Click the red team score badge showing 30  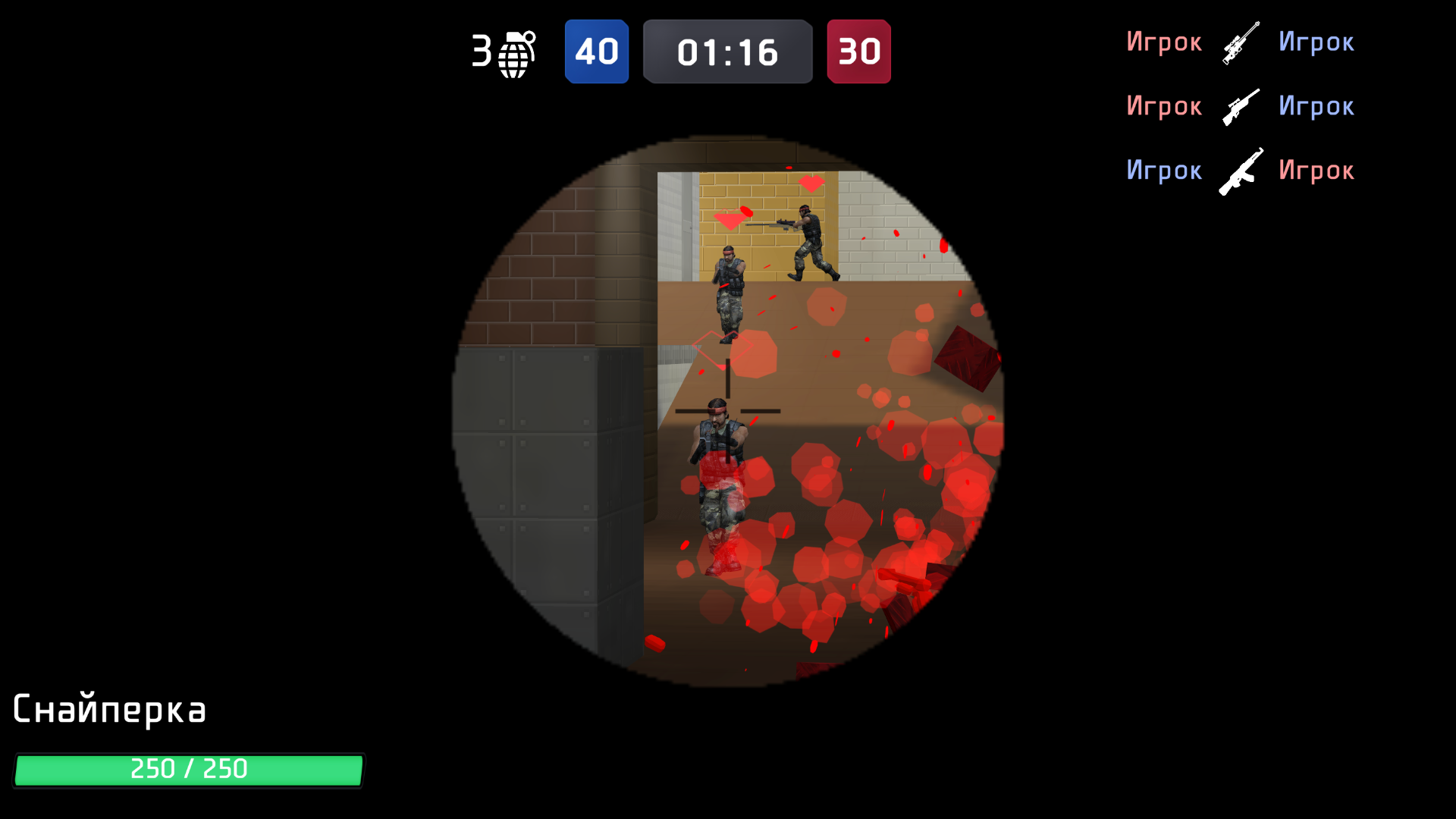(x=858, y=52)
